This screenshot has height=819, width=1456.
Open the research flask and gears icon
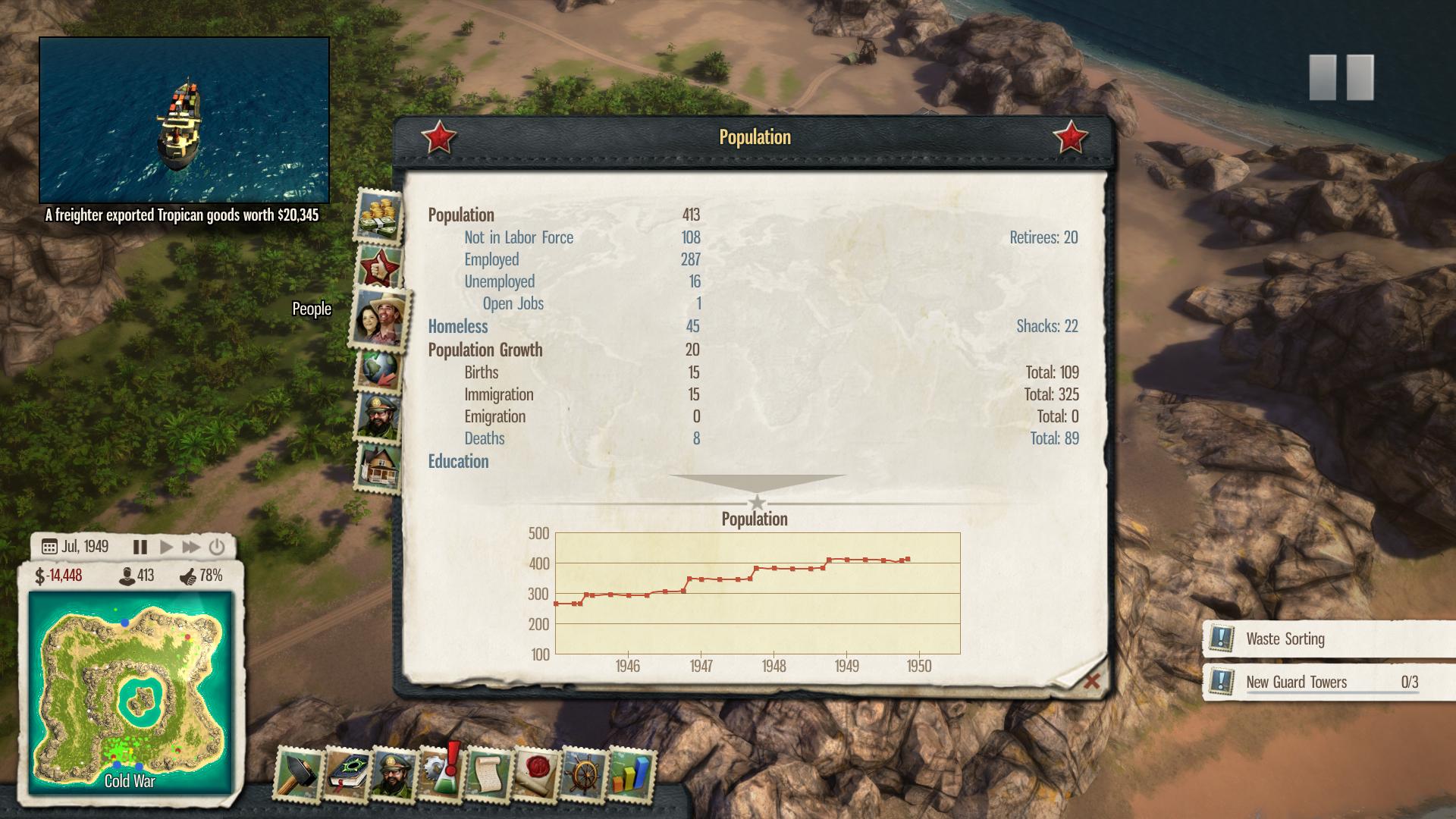pyautogui.click(x=441, y=774)
